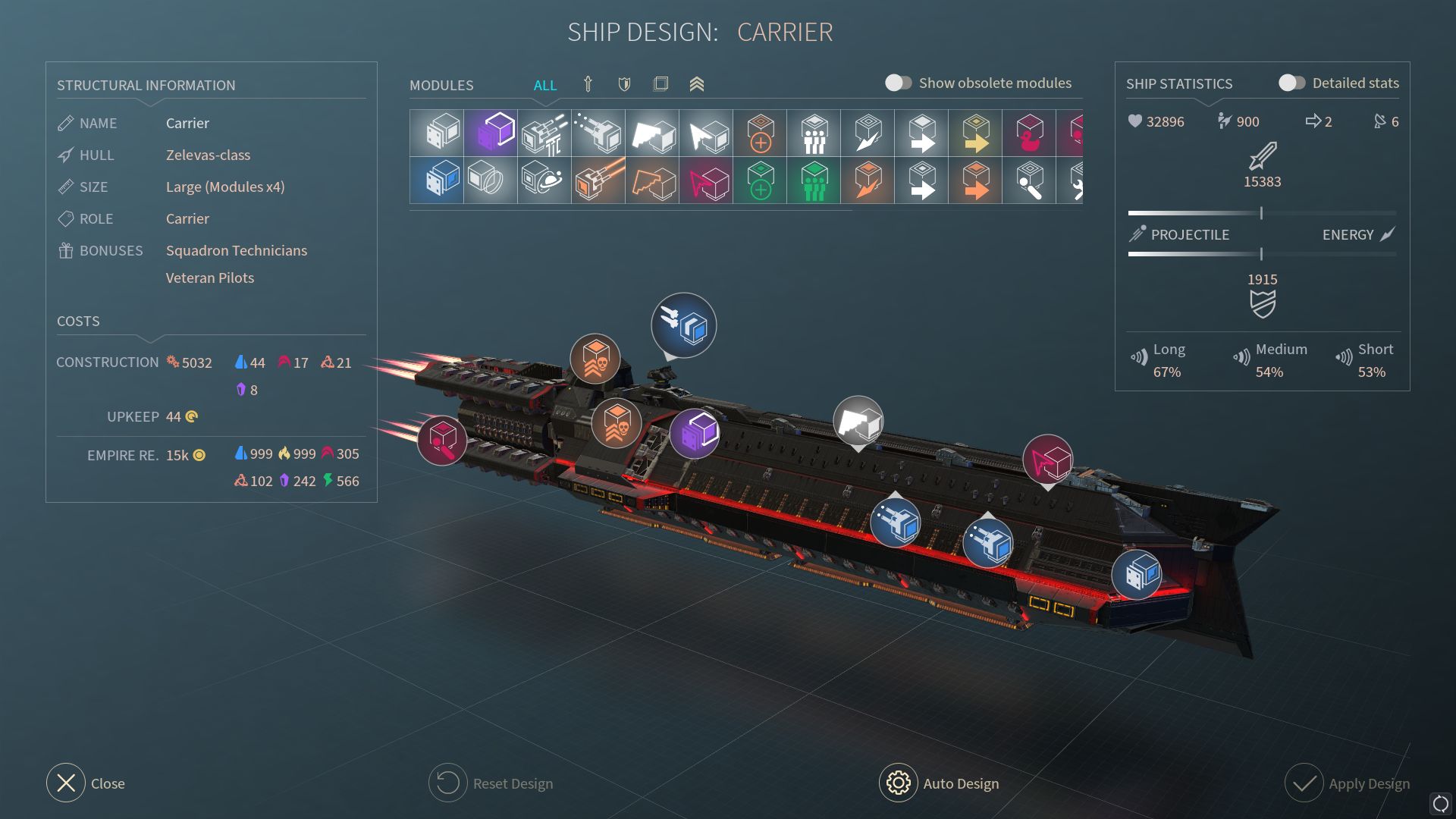Choose the purple cube module in the grid
Image resolution: width=1456 pixels, height=819 pixels.
pos(489,133)
